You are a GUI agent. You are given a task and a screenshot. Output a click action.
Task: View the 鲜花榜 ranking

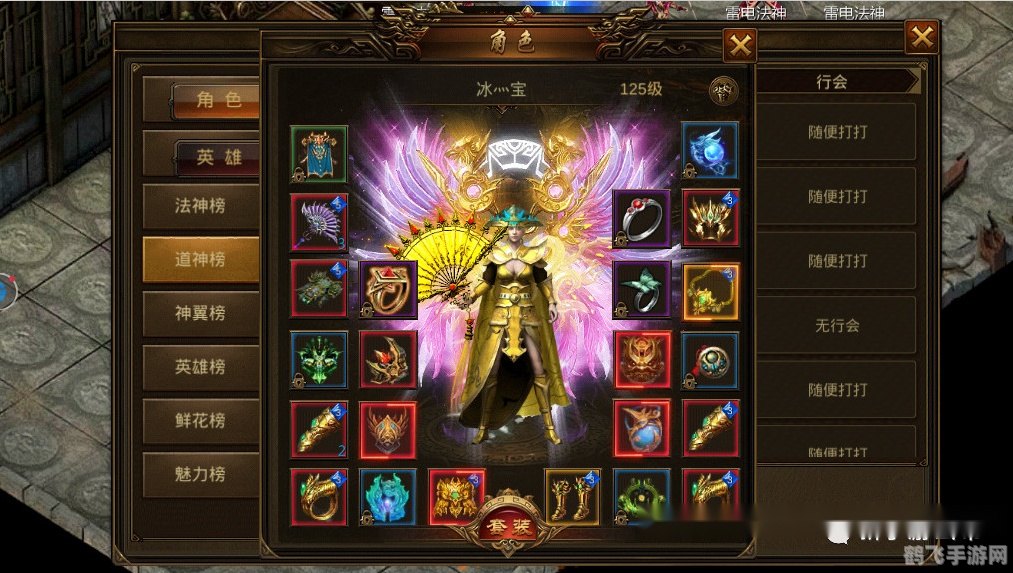(x=200, y=421)
